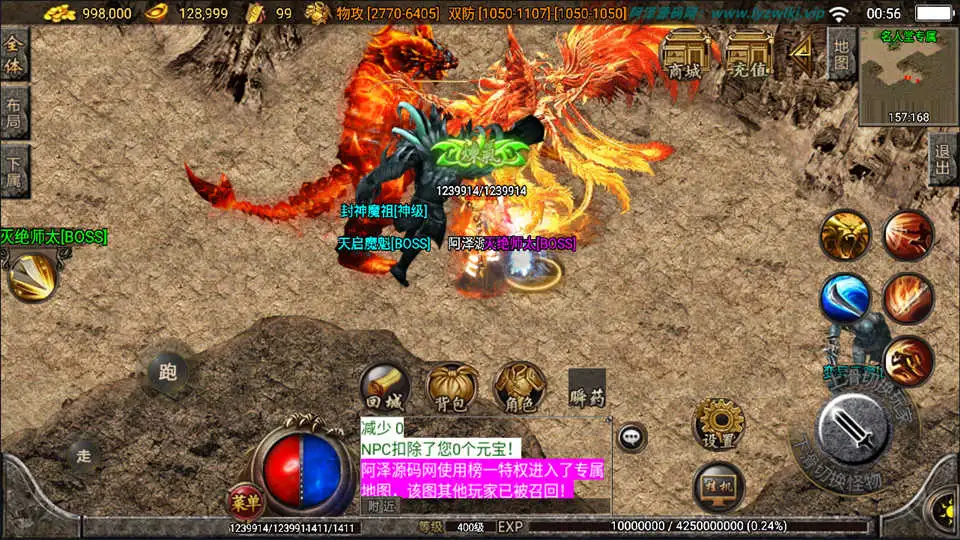
Task: Open 设置 settings gear
Action: click(x=718, y=424)
